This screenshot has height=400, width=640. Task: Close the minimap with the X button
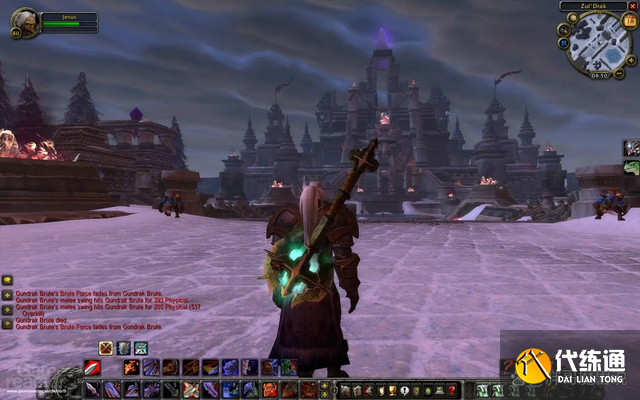[632, 6]
